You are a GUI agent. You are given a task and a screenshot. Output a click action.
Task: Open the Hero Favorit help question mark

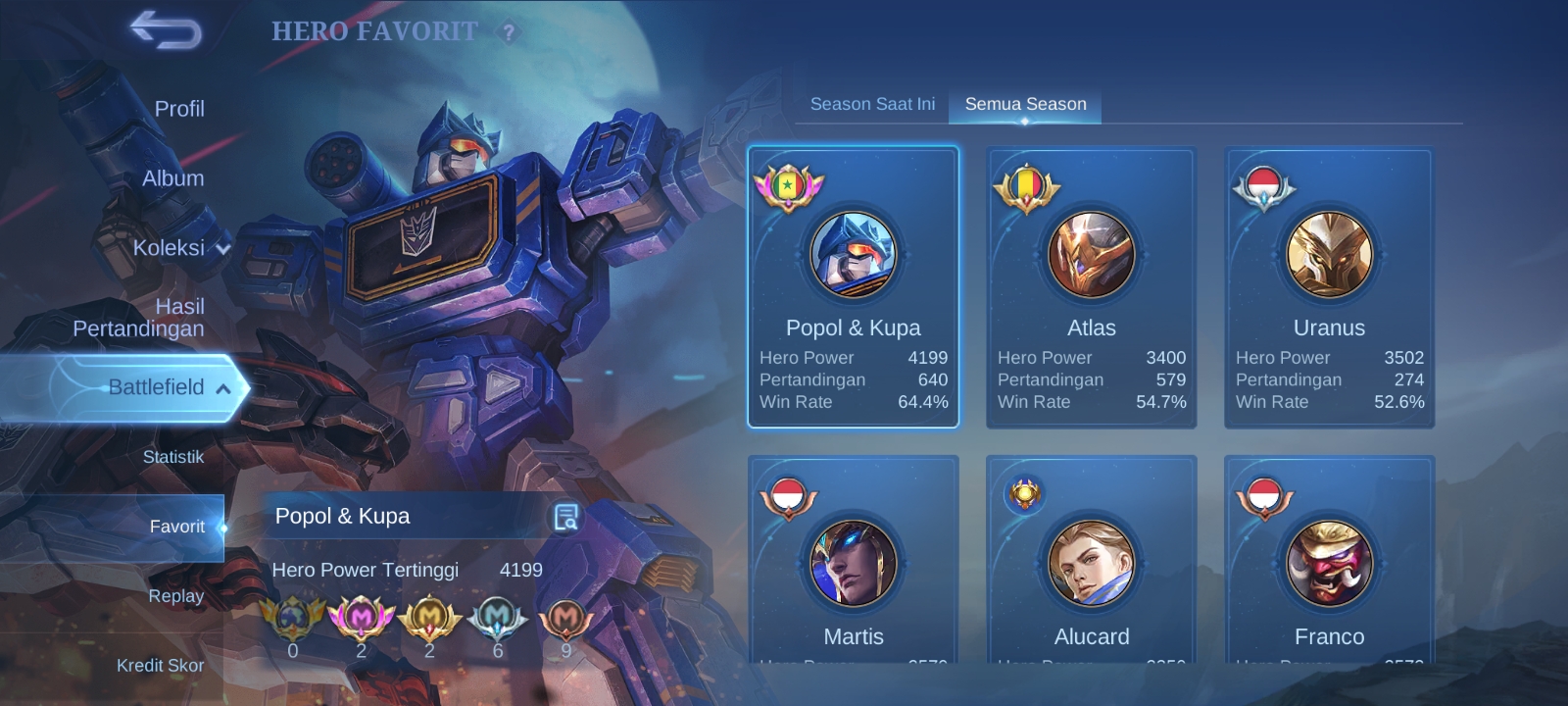click(509, 32)
